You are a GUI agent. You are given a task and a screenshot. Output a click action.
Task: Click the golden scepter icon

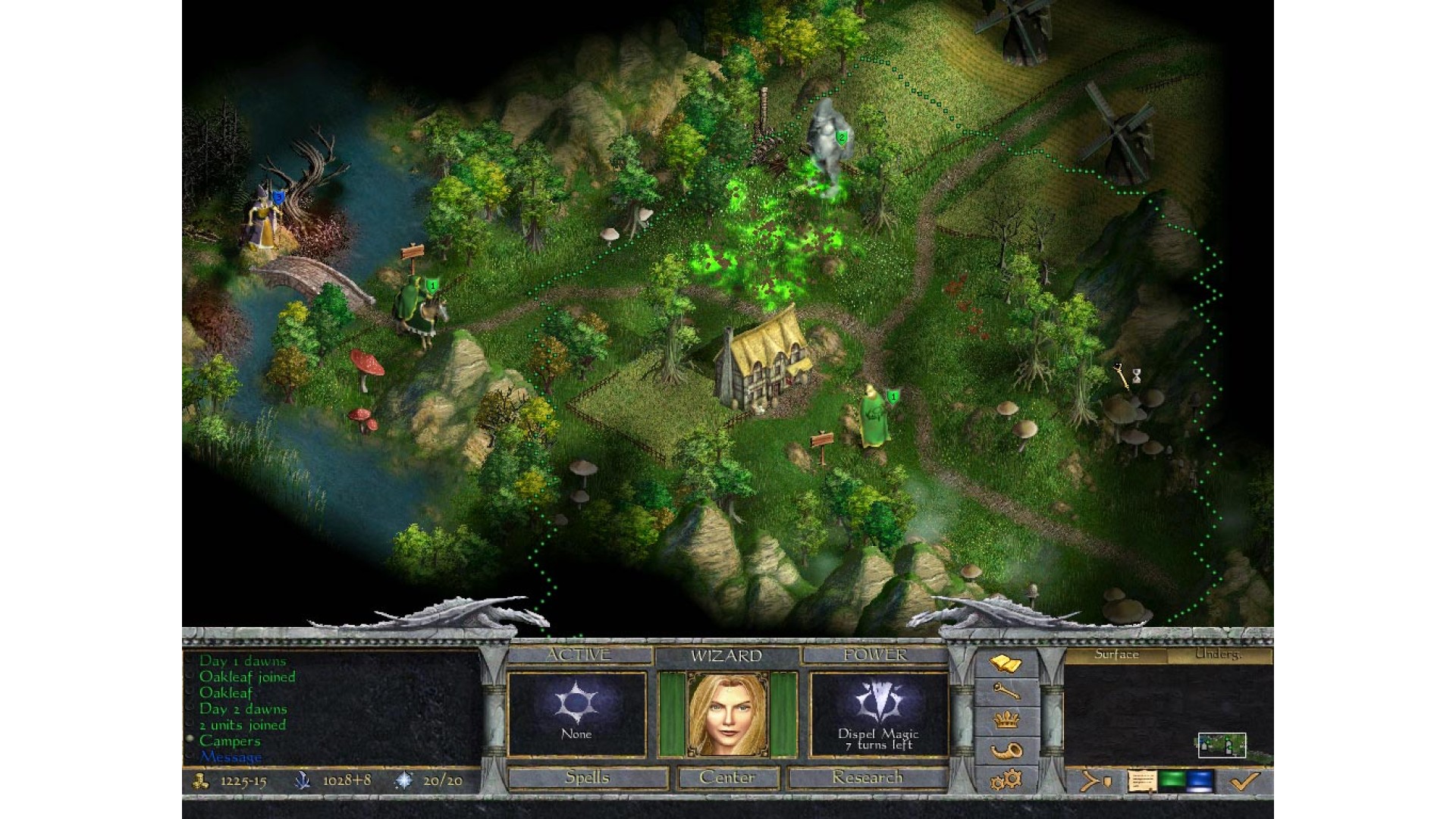point(1006,692)
